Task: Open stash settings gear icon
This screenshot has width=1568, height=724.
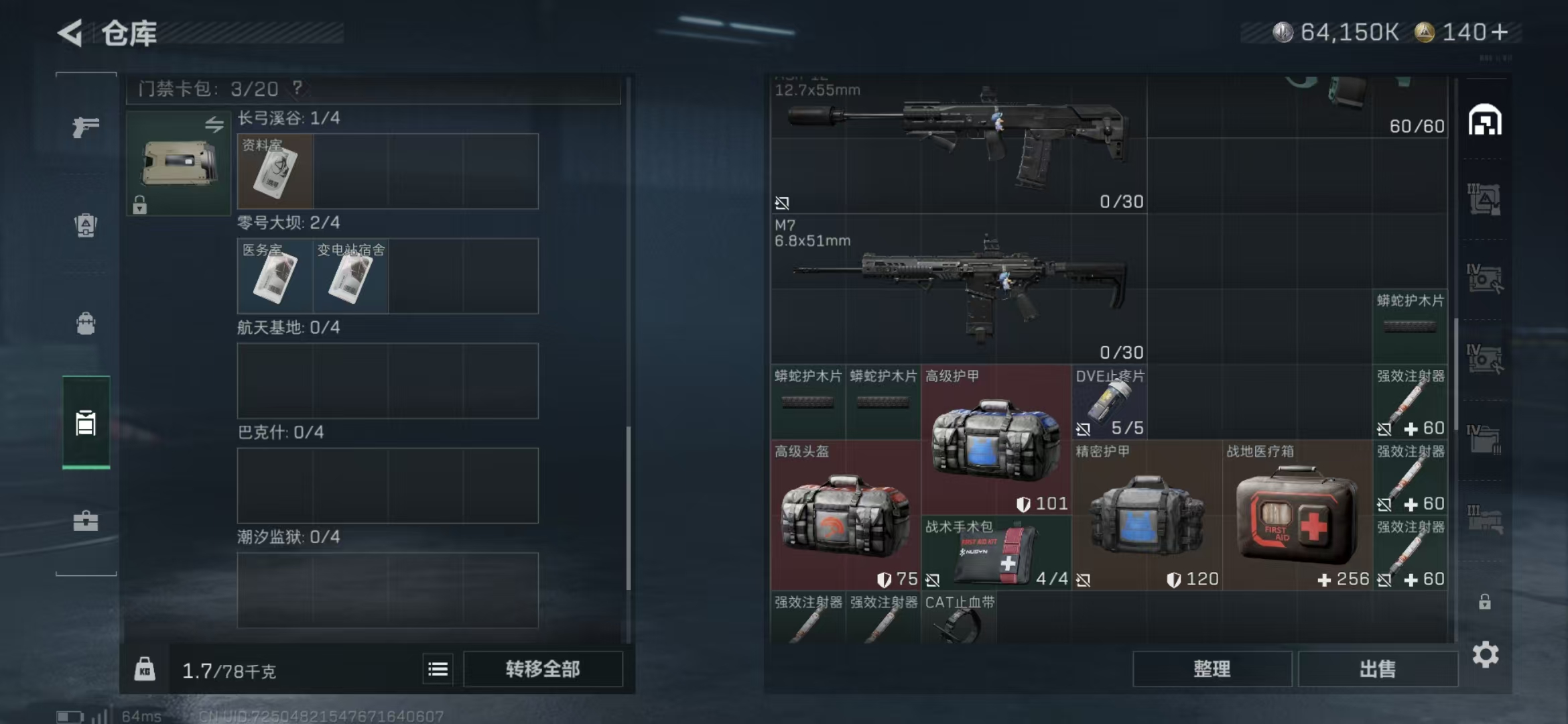Action: click(x=1485, y=654)
